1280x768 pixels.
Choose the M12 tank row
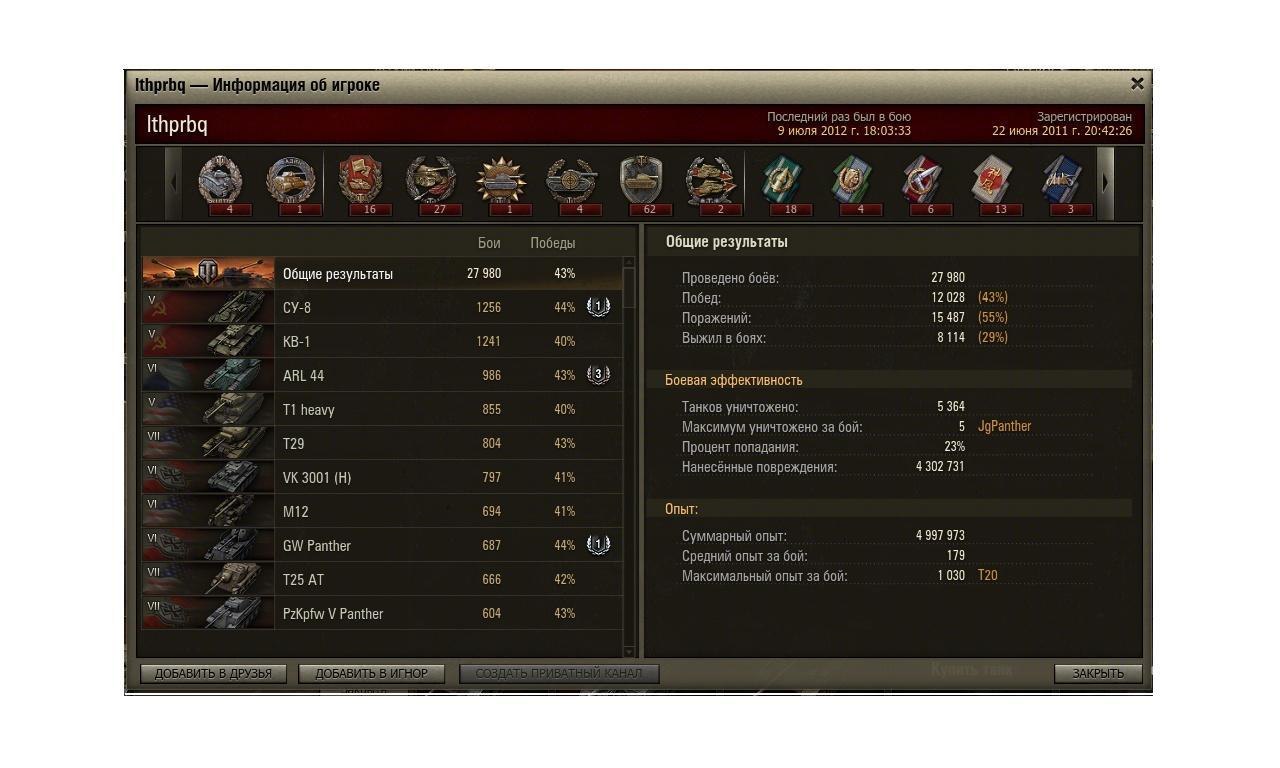pyautogui.click(x=380, y=511)
